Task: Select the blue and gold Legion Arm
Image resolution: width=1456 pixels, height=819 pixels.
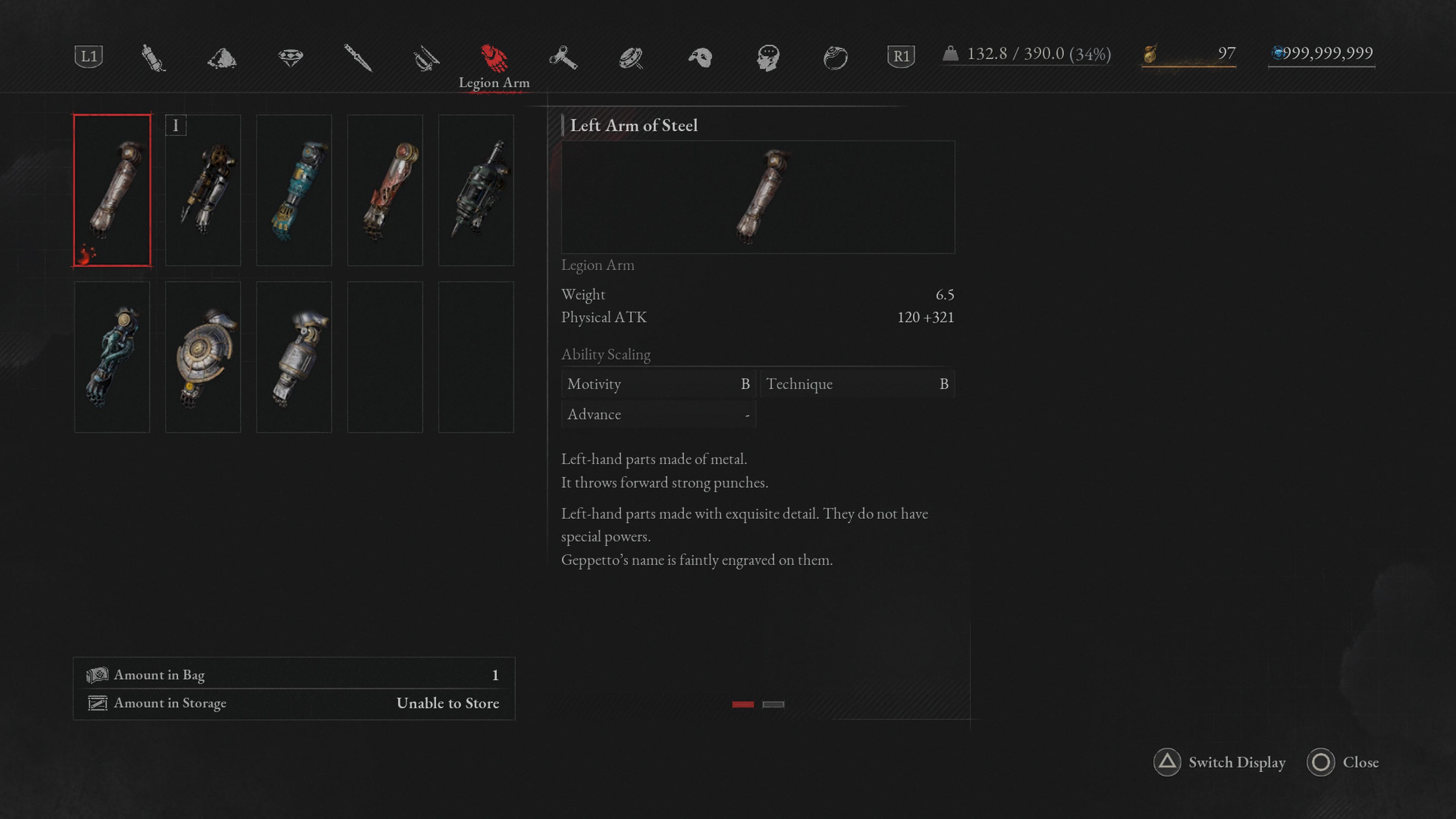Action: point(294,190)
